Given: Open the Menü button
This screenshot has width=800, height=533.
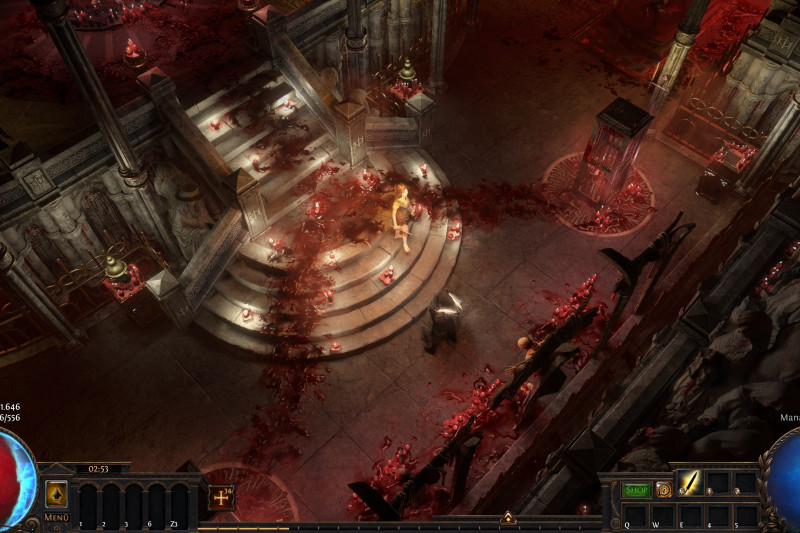Looking at the screenshot, I should coord(56,518).
